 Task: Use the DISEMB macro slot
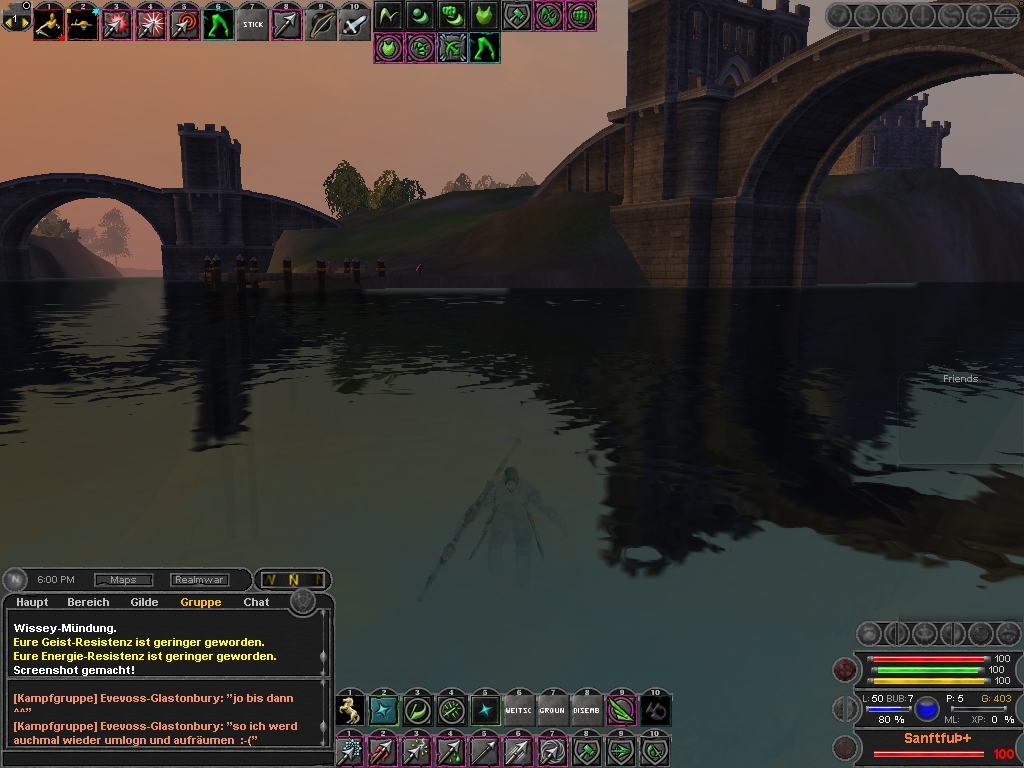point(586,710)
